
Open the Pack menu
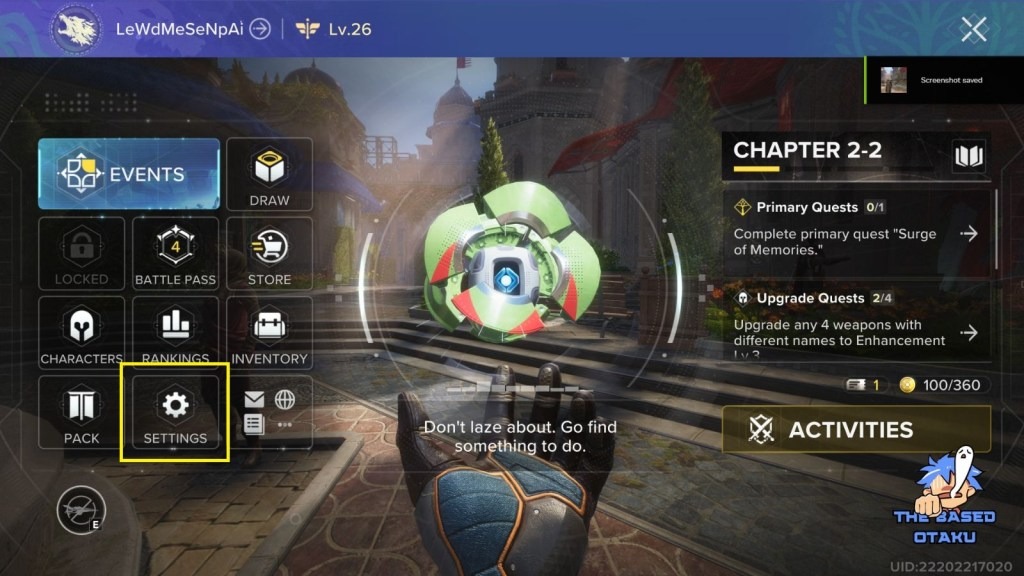click(81, 412)
